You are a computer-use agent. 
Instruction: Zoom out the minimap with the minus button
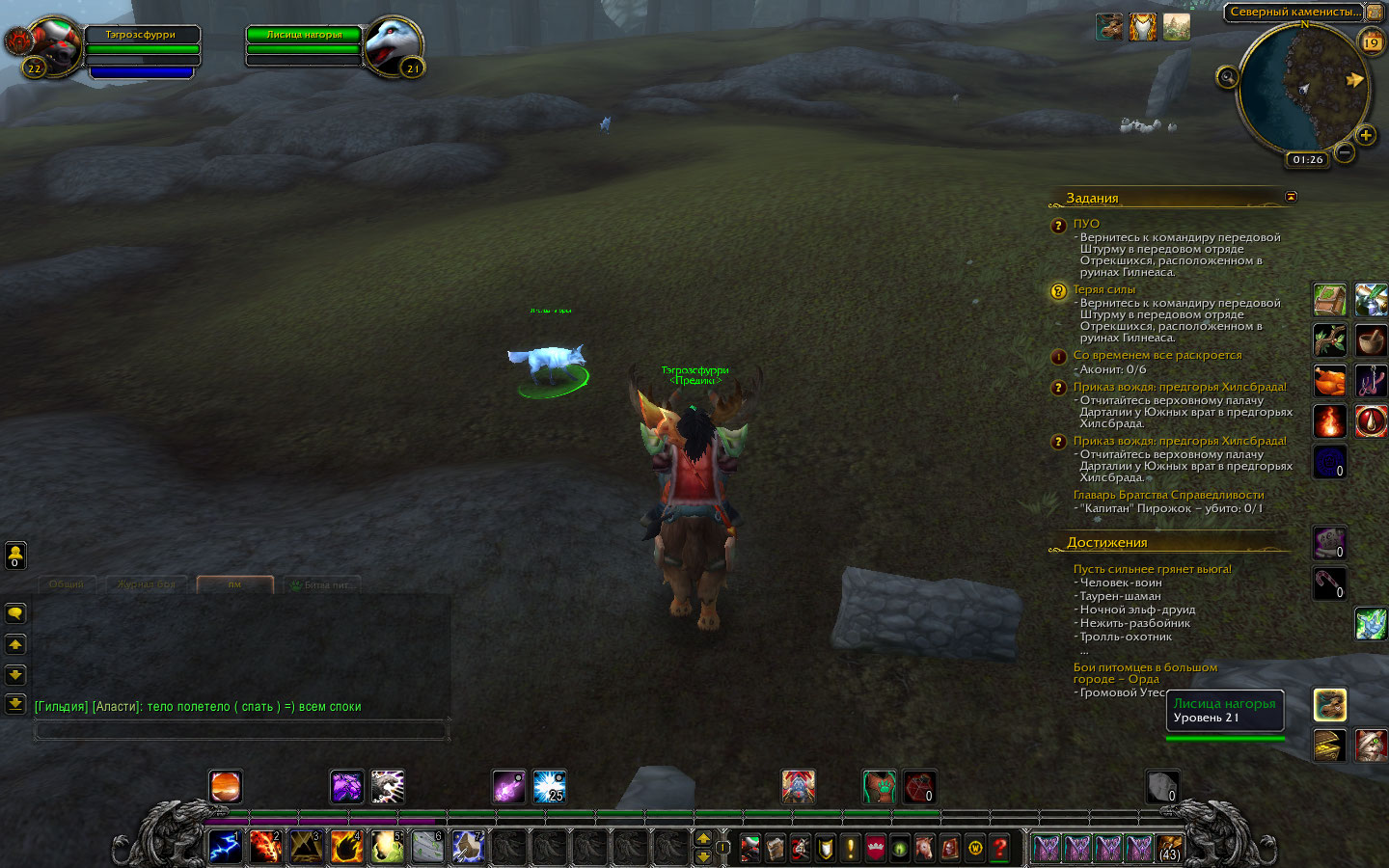(1345, 152)
